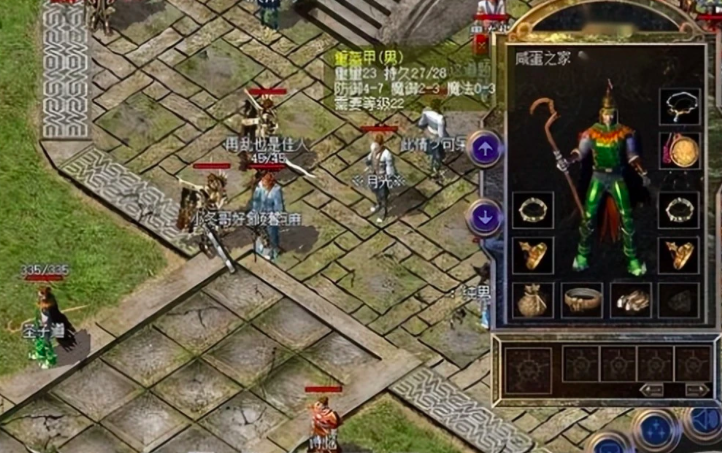Viewport: 722px width, 453px height.
Task: Click the purple down arrow button
Action: [x=485, y=216]
